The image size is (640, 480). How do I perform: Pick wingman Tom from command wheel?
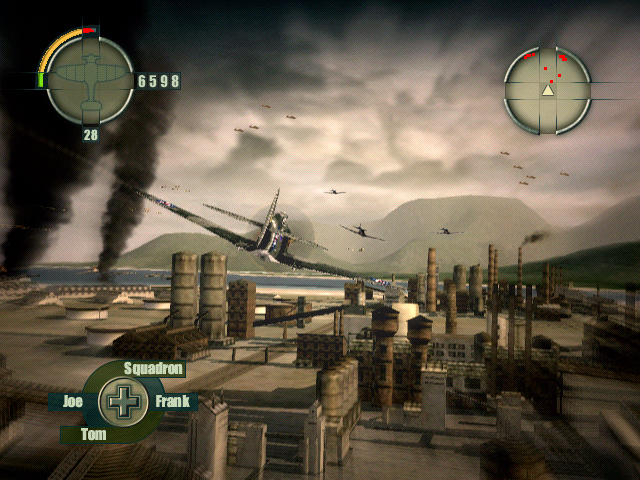pos(92,433)
